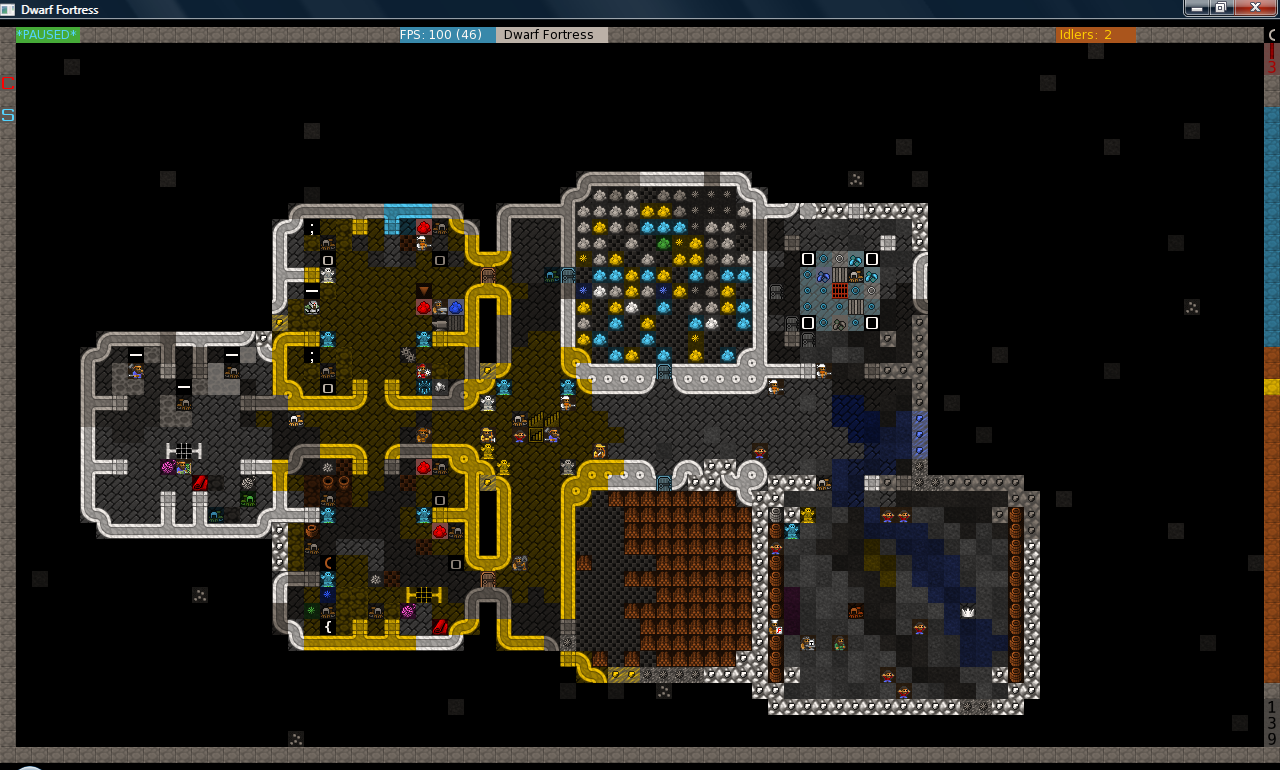Close the Dwarf Fortress window
The width and height of the screenshot is (1280, 770).
click(1253, 8)
